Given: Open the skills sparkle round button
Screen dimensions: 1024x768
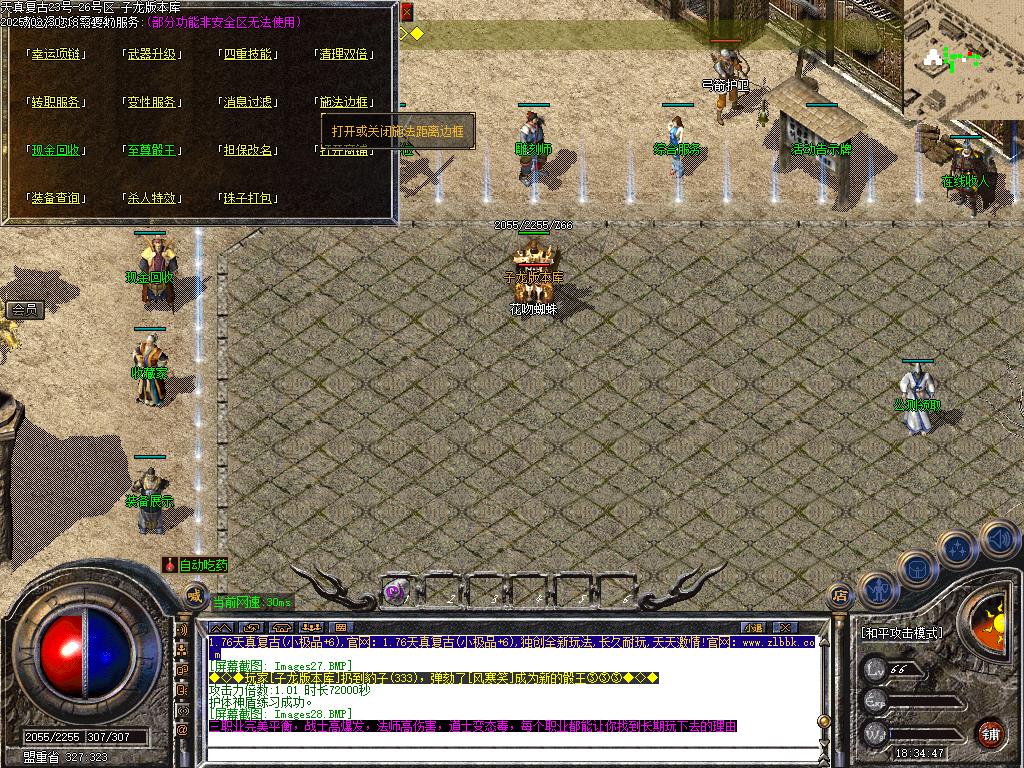Looking at the screenshot, I should point(958,548).
